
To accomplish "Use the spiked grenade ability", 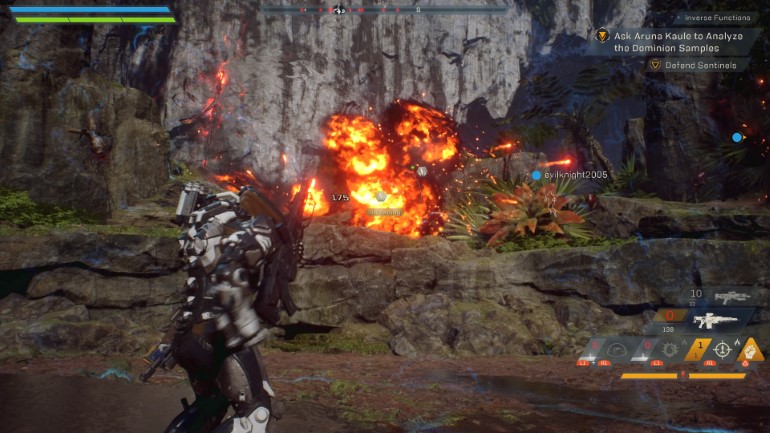I will coord(671,350).
